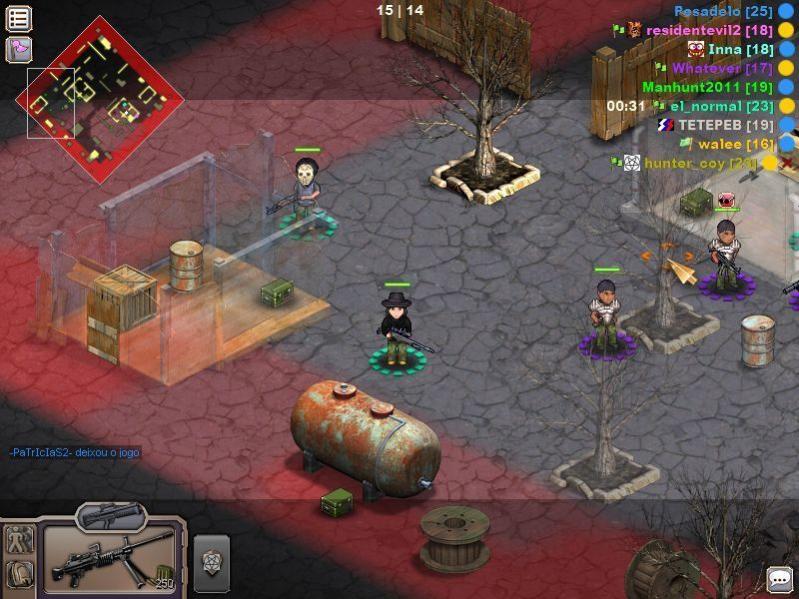Switch to the secondary weapon tab
The image size is (799, 599).
coord(111,515)
